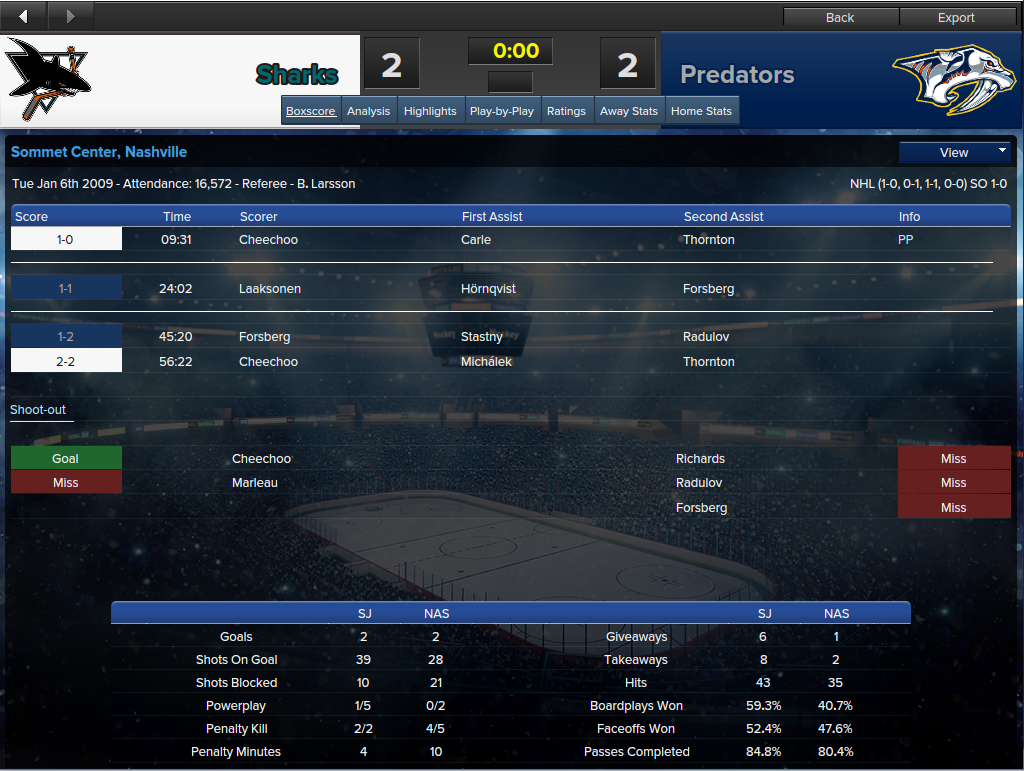Select the Boxscore tab
Viewport: 1024px width, 771px height.
[311, 111]
